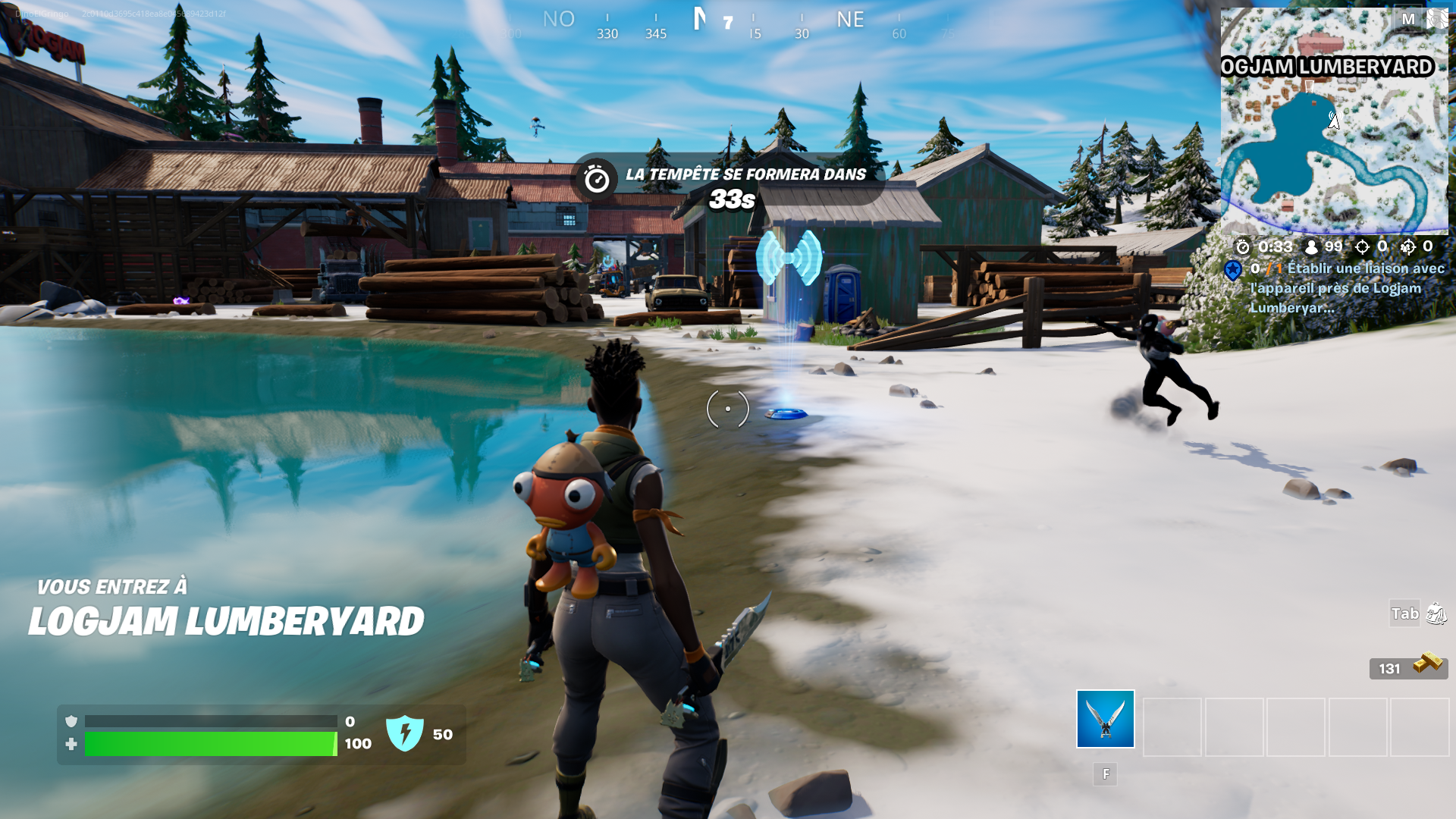Click the crosshair eliminations icon
Viewport: 1456px width, 819px height.
click(1362, 246)
